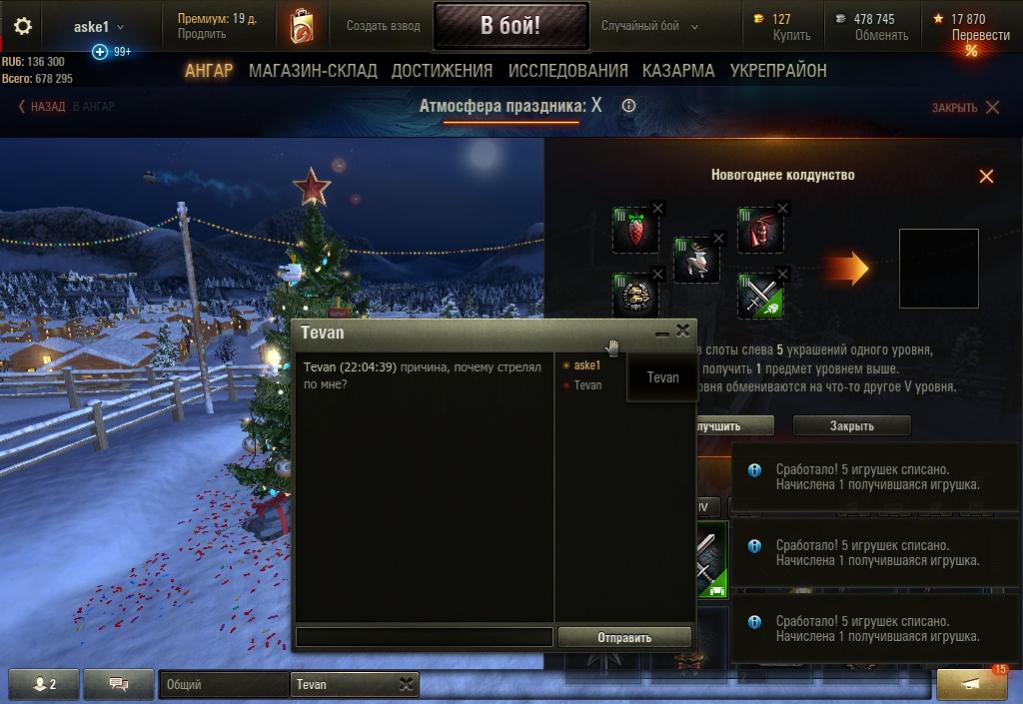The width and height of the screenshot is (1023, 704).
Task: Switch to the Магазин-Склад tab
Action: (313, 71)
